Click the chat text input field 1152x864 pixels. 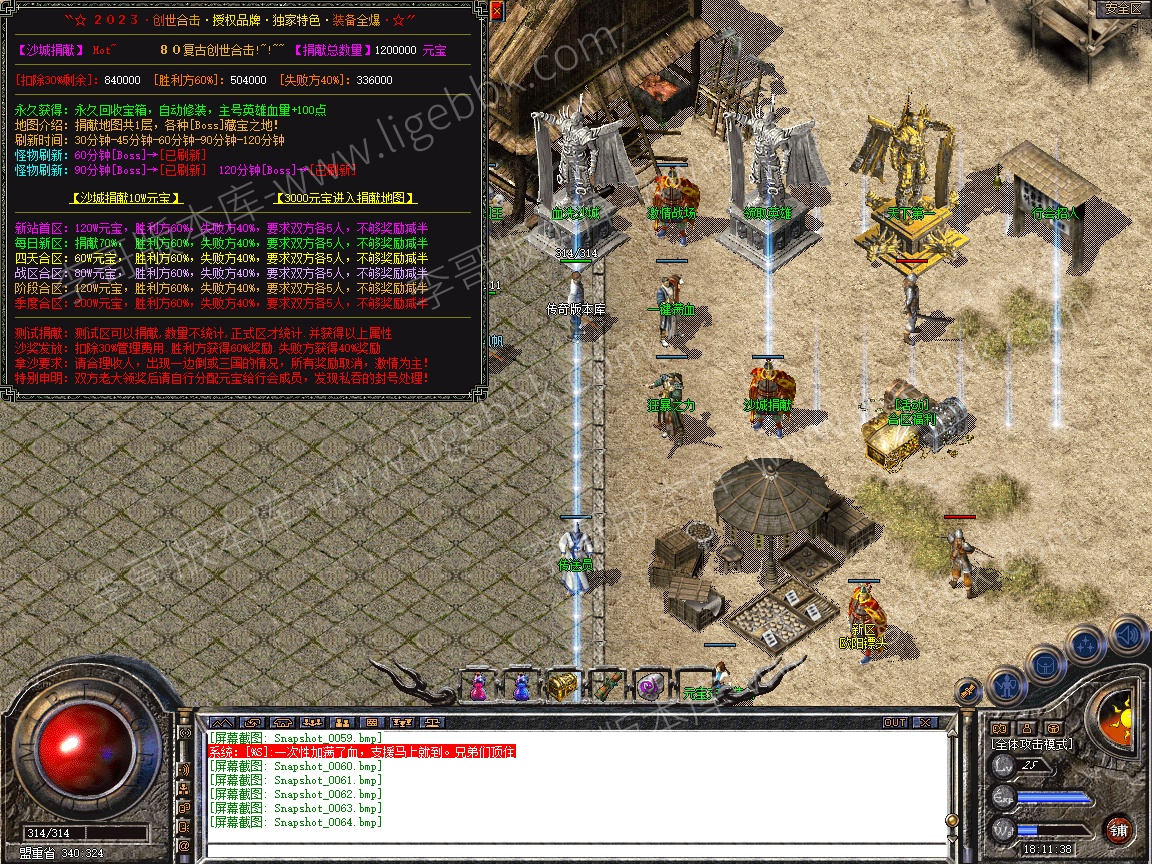pos(570,848)
